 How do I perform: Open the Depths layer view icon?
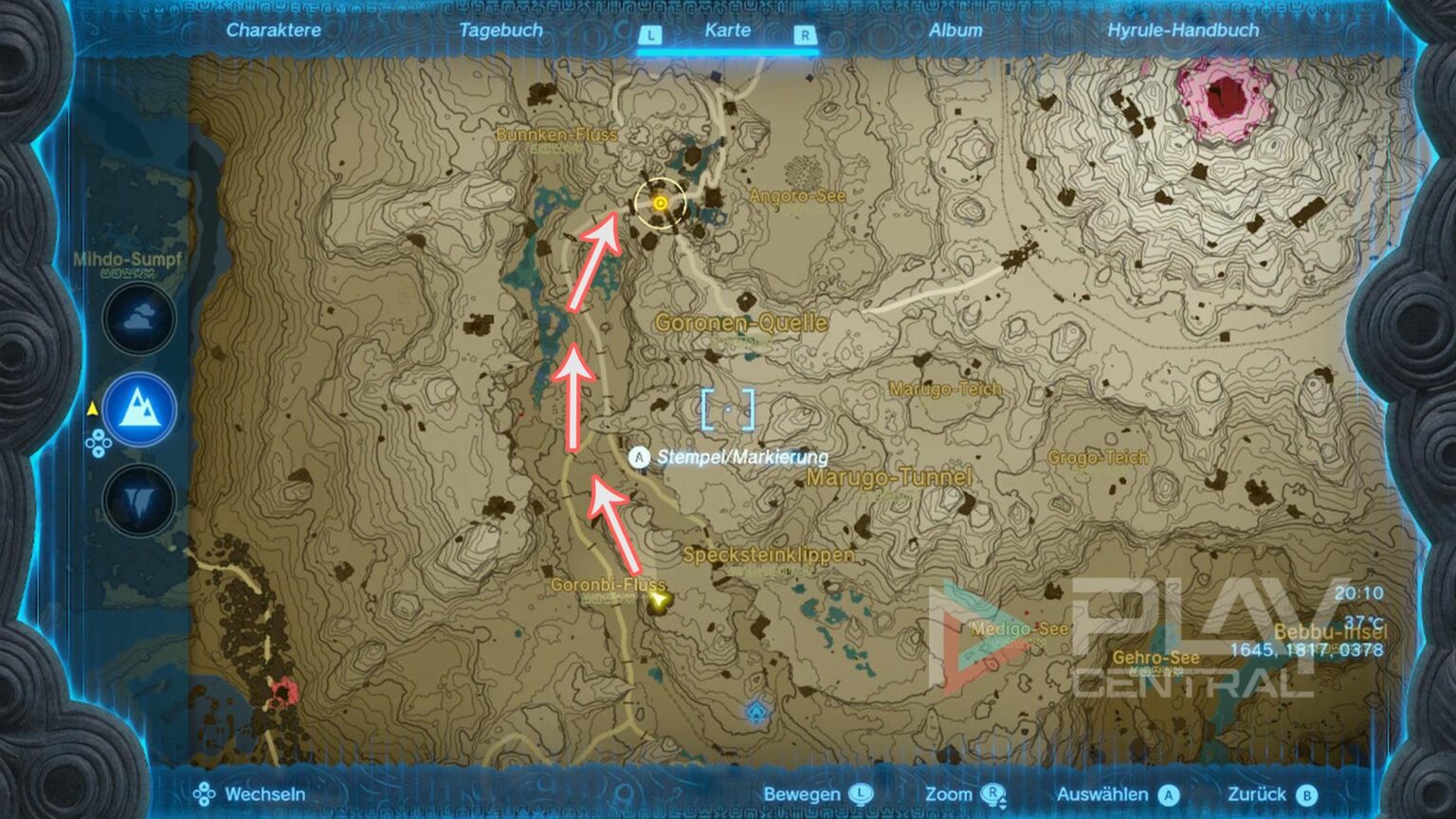[x=137, y=499]
